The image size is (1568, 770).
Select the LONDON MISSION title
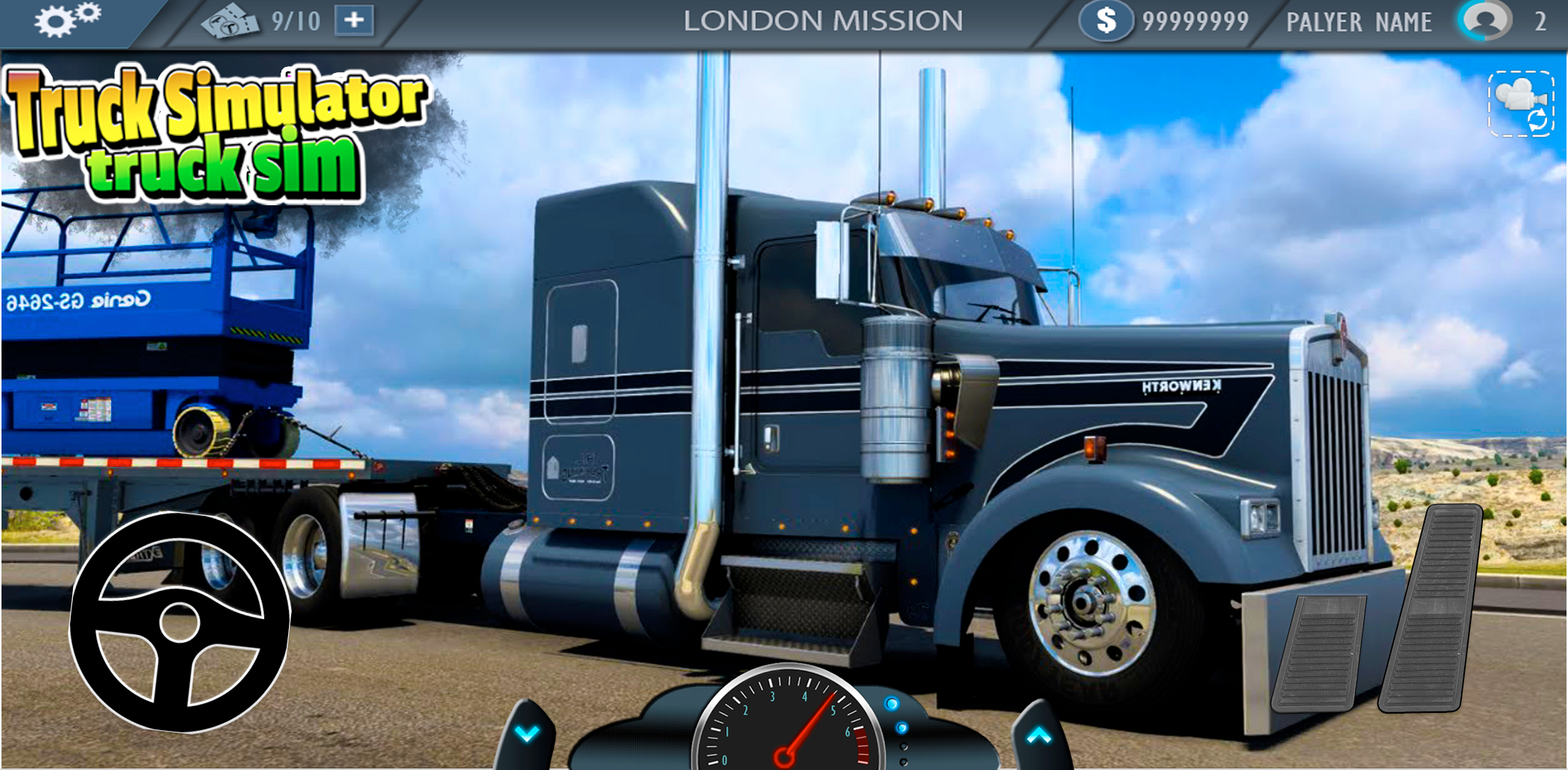(825, 20)
